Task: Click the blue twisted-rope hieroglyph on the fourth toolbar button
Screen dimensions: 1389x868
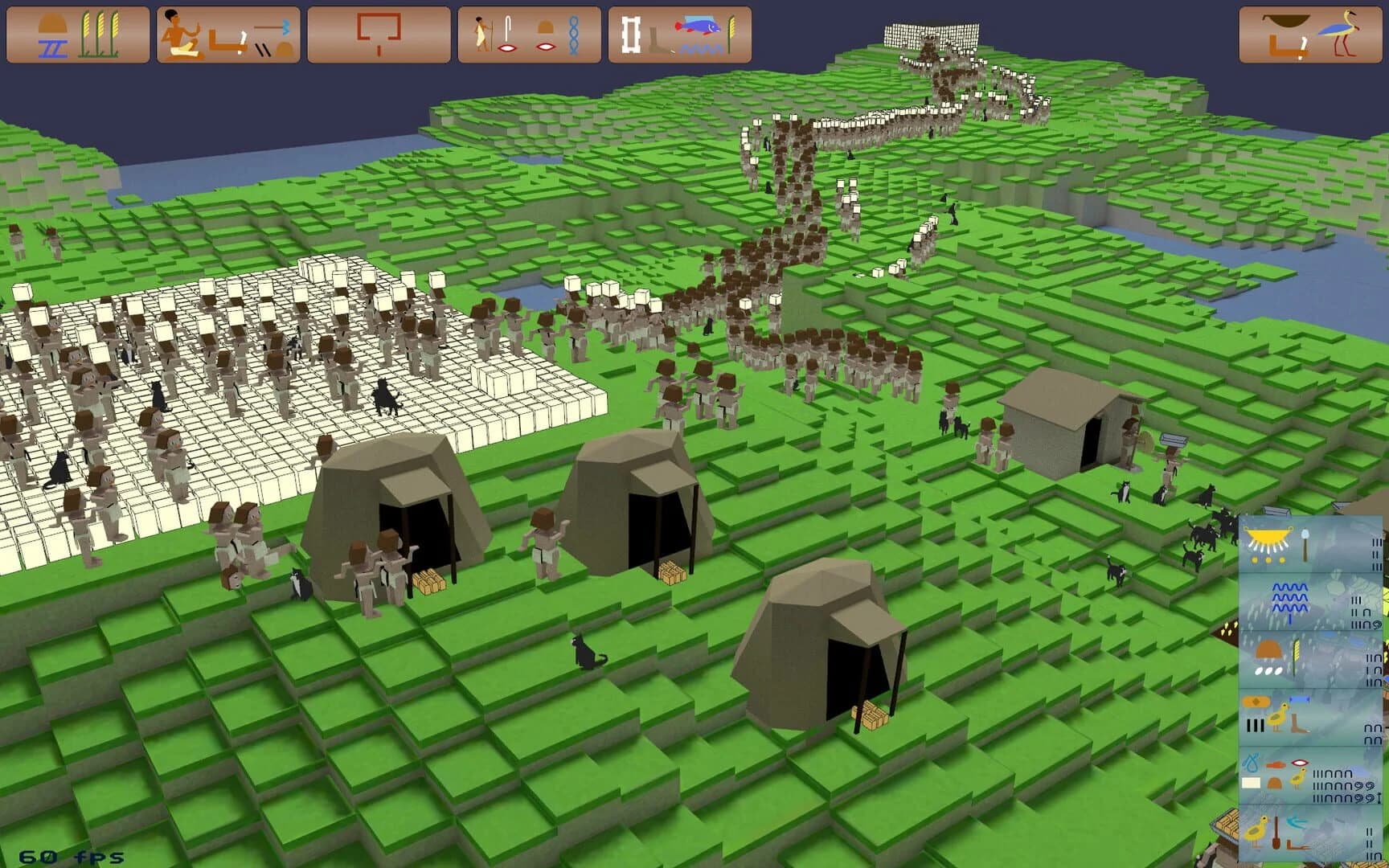Action: [574, 34]
